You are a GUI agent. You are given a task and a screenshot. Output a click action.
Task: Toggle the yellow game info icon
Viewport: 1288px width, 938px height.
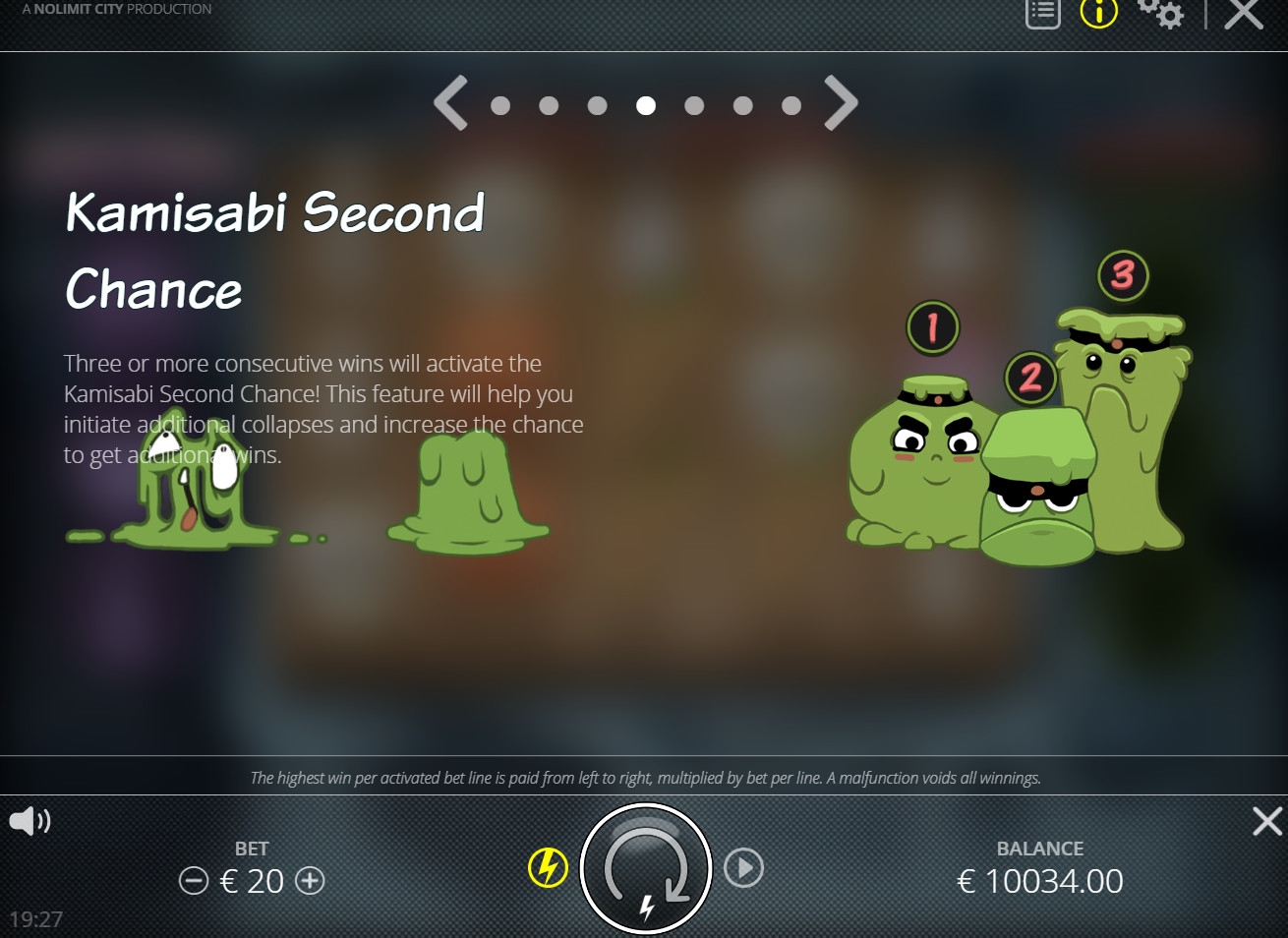click(1099, 13)
